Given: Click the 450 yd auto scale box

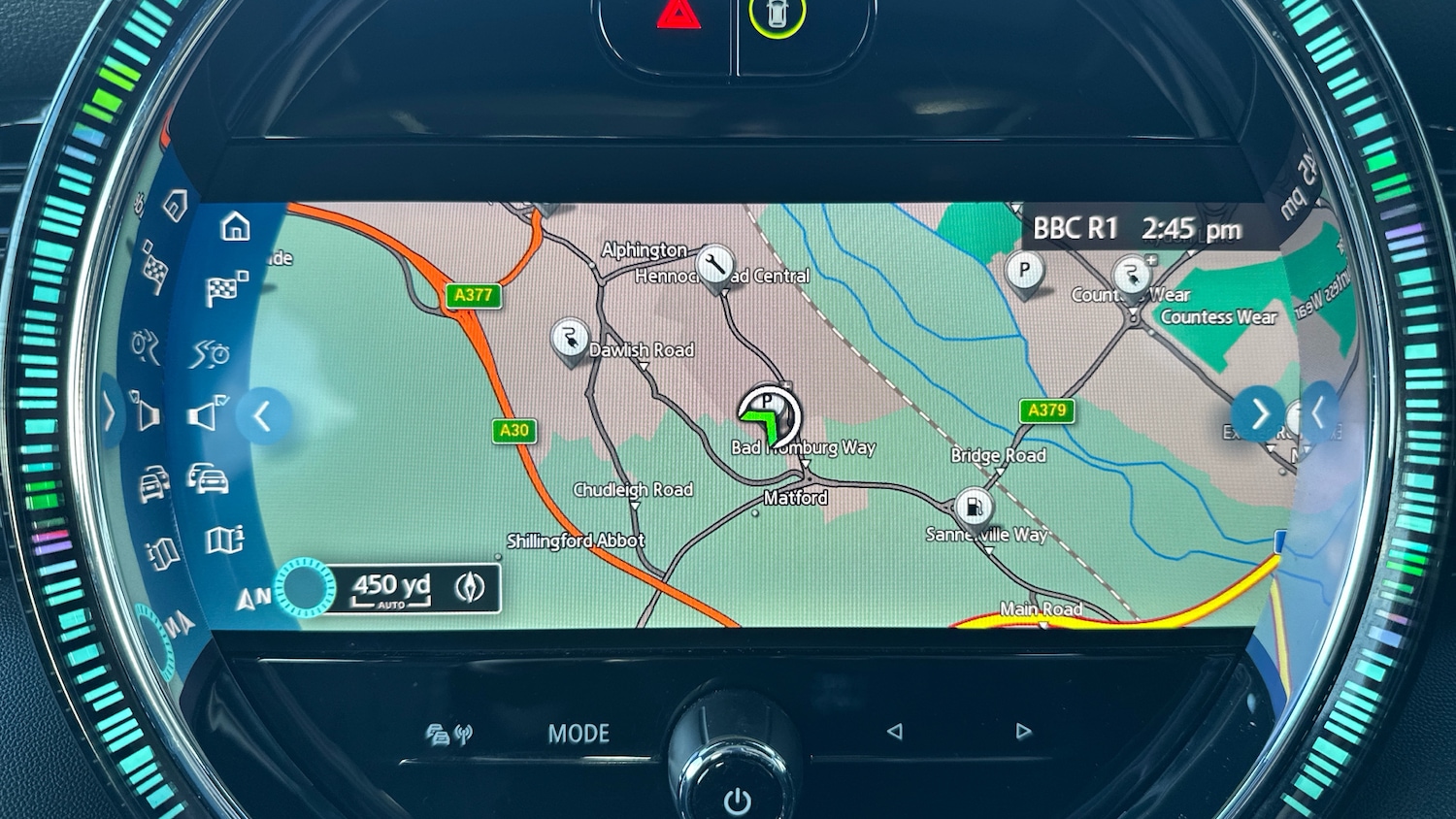Looking at the screenshot, I should (x=391, y=588).
